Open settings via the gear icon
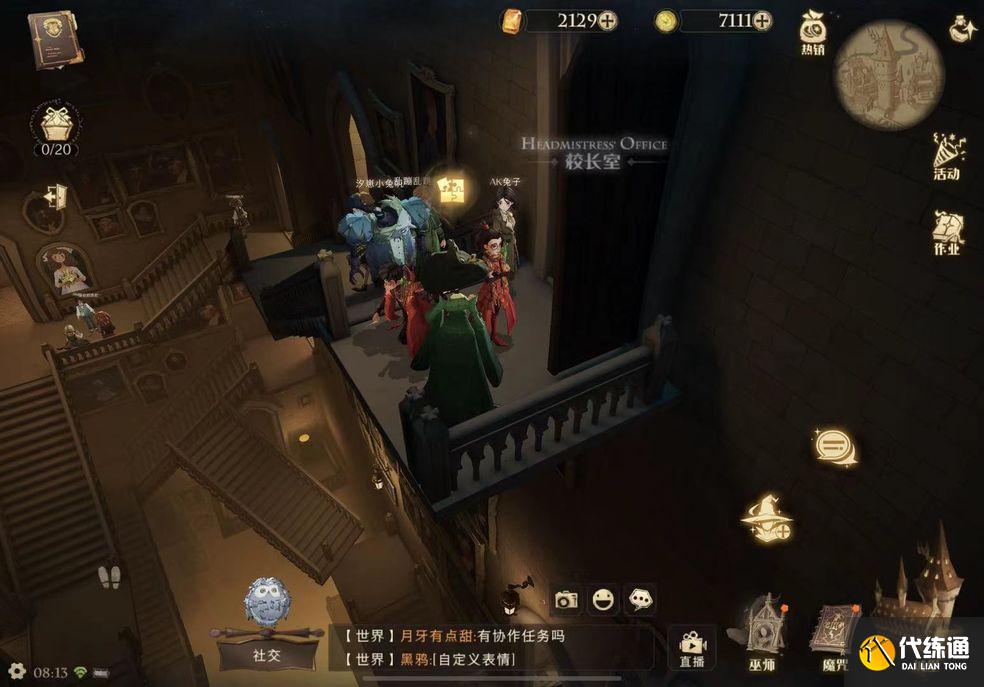 (x=17, y=671)
